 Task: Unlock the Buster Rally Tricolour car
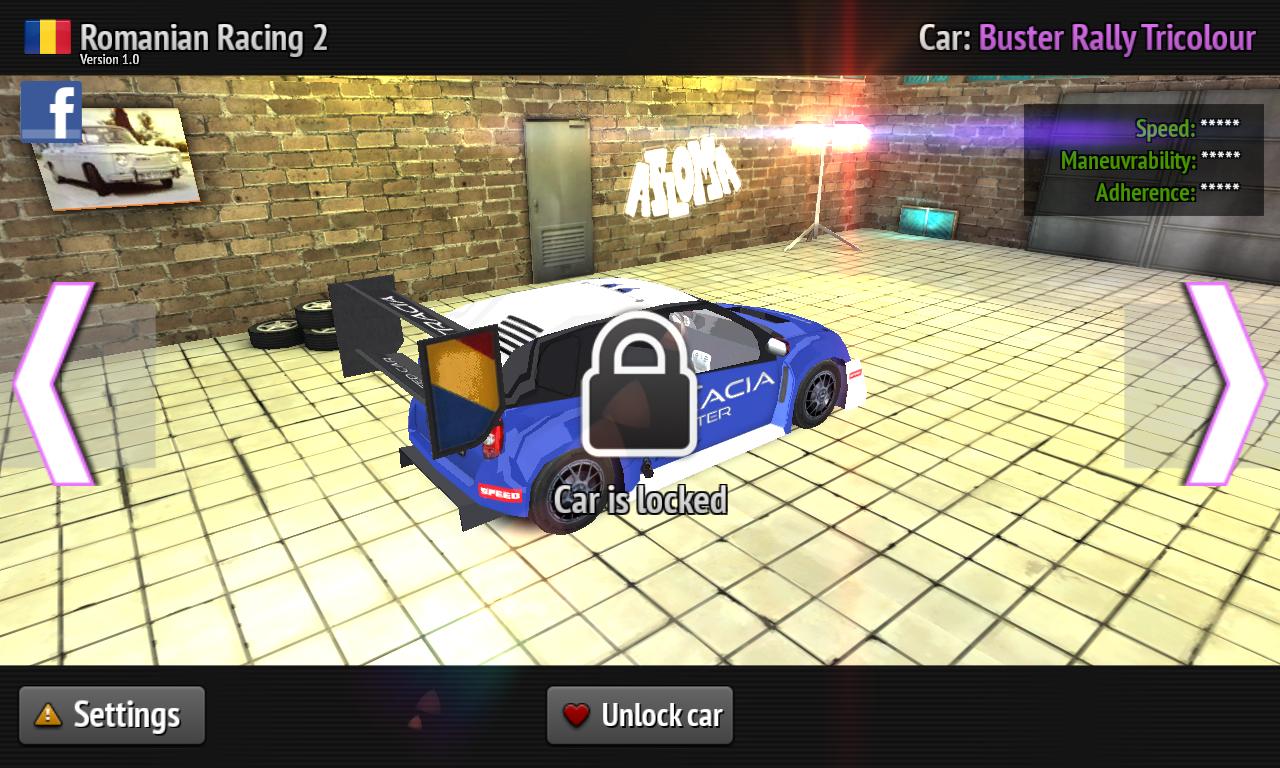(x=640, y=714)
